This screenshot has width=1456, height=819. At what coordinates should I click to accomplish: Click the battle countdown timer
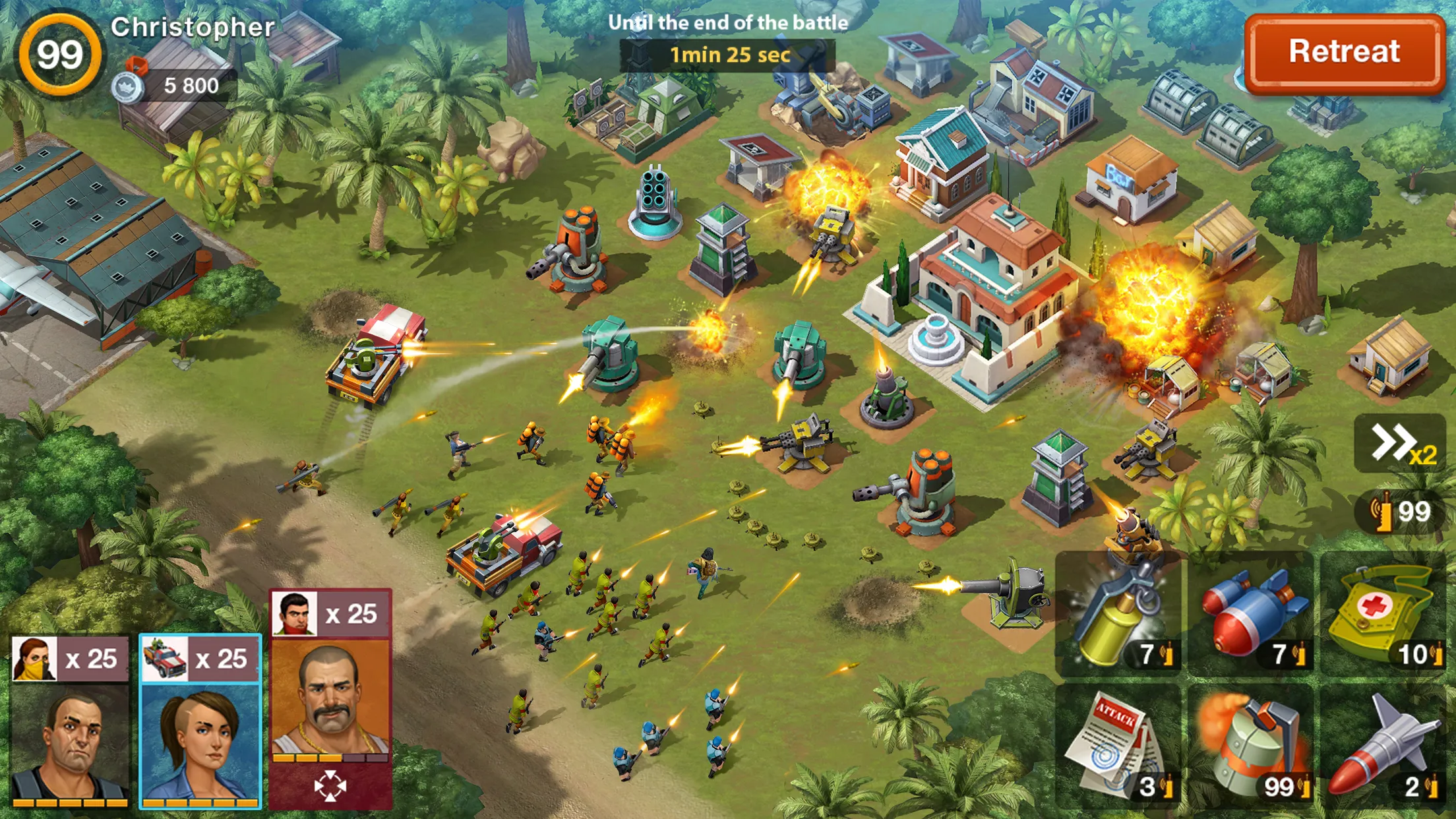tap(730, 56)
